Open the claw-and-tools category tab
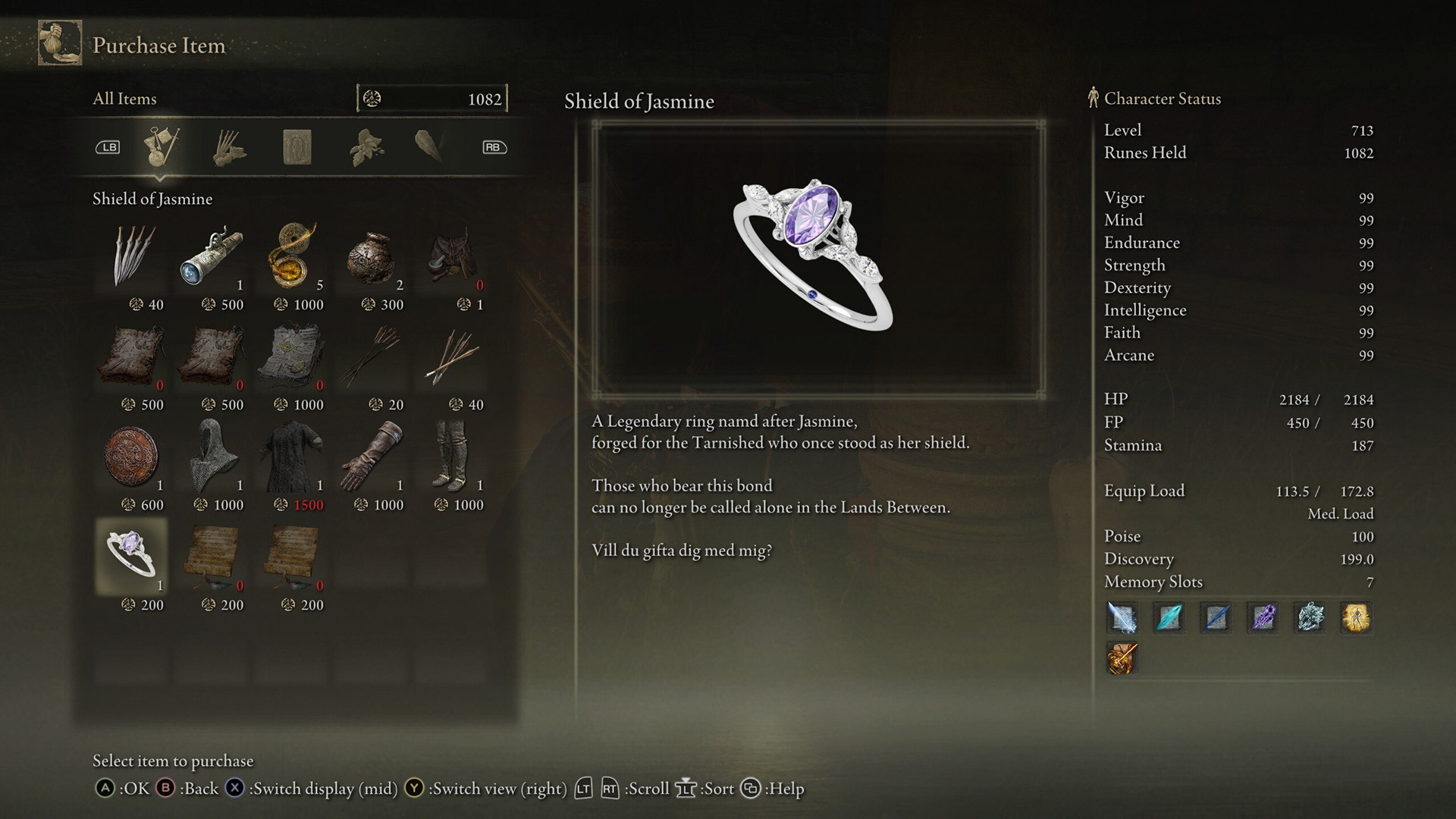 click(x=229, y=146)
